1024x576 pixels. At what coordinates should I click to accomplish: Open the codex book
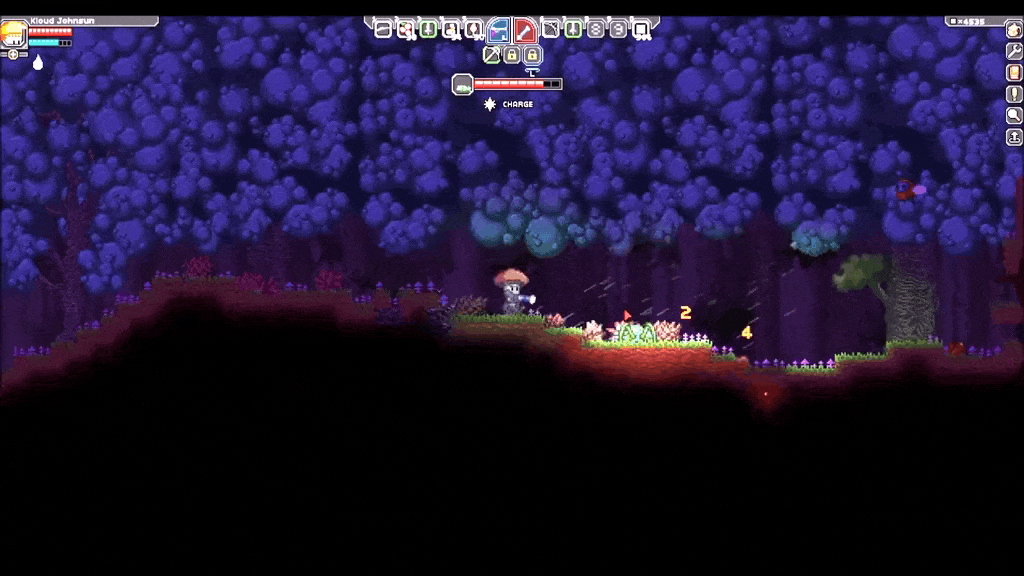pos(1014,73)
